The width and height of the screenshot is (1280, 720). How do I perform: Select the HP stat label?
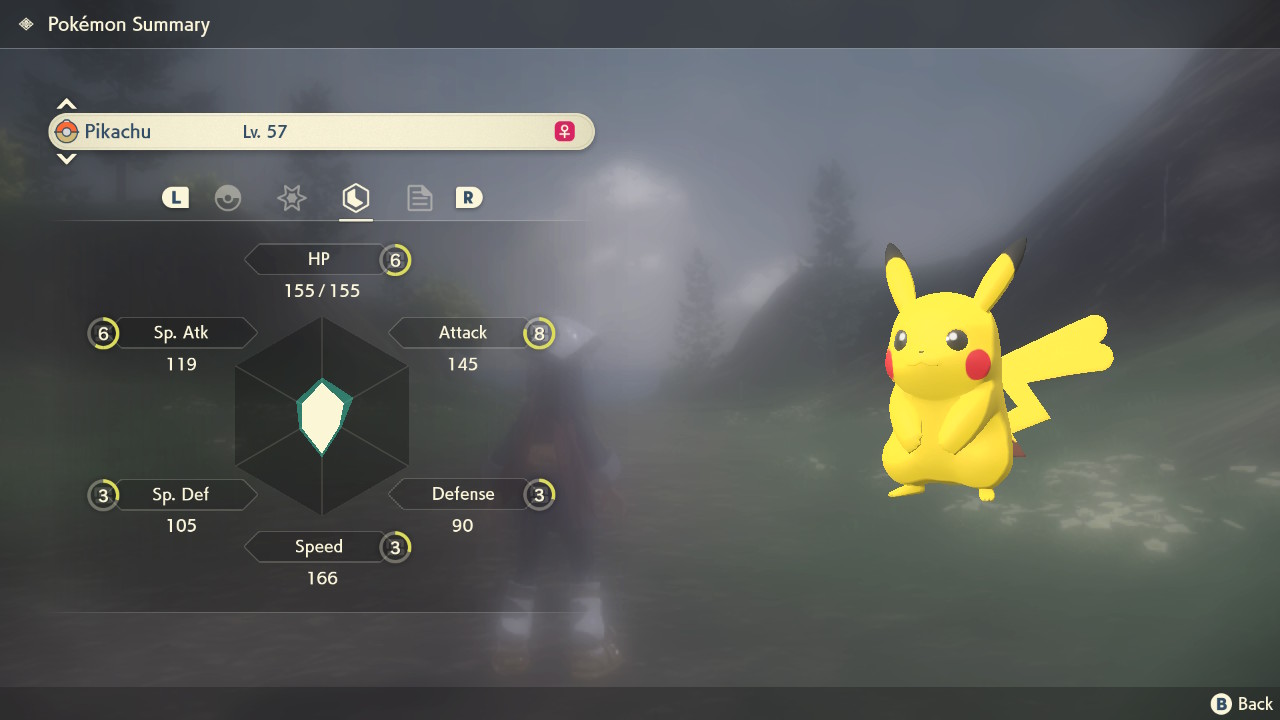318,259
